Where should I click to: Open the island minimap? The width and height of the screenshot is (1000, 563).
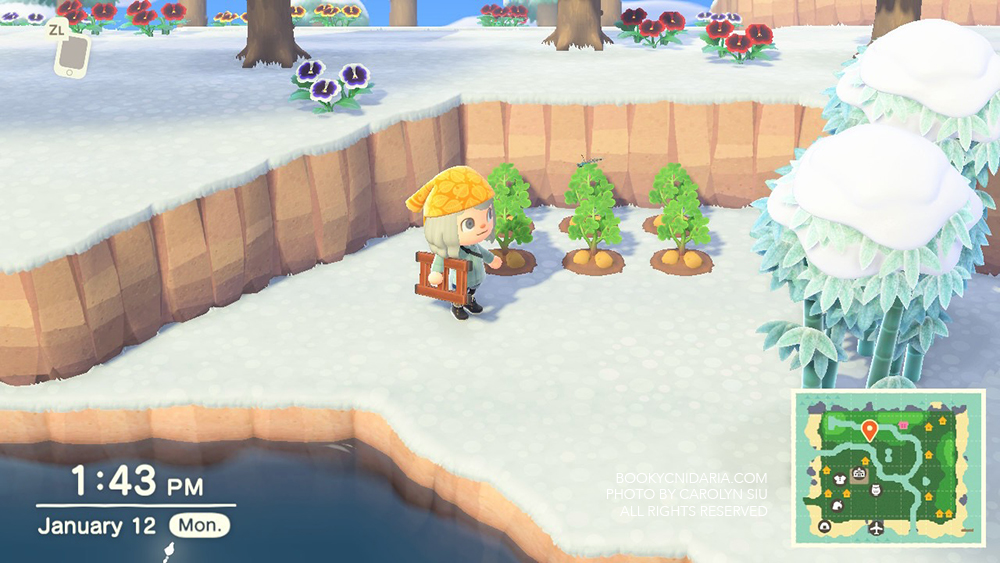(x=888, y=467)
